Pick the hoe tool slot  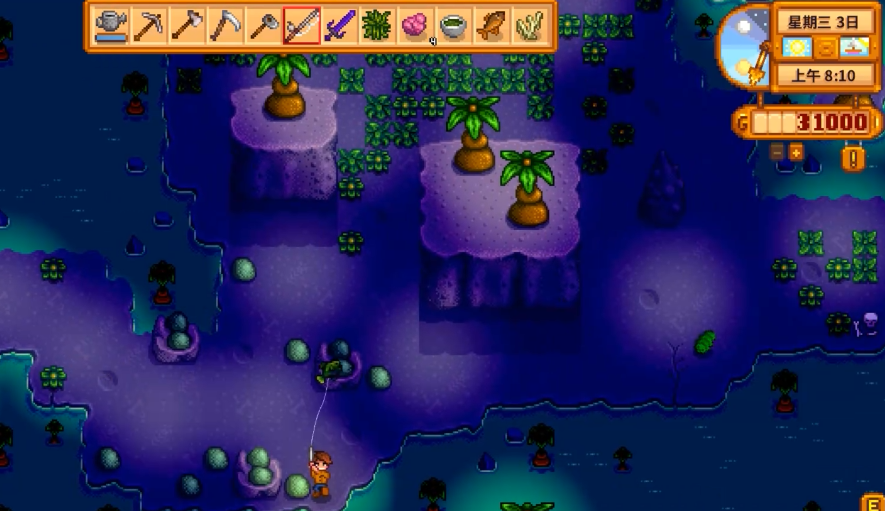263,26
